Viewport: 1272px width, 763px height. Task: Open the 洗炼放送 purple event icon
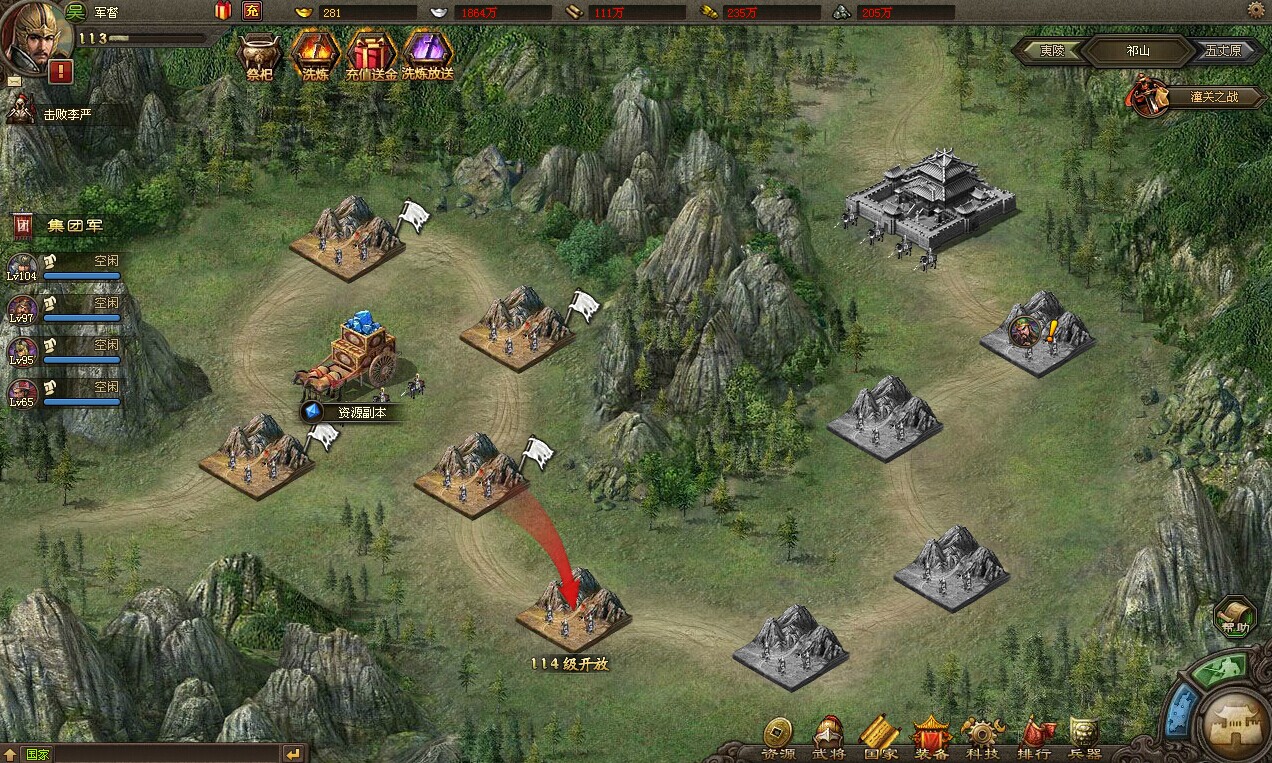point(428,54)
